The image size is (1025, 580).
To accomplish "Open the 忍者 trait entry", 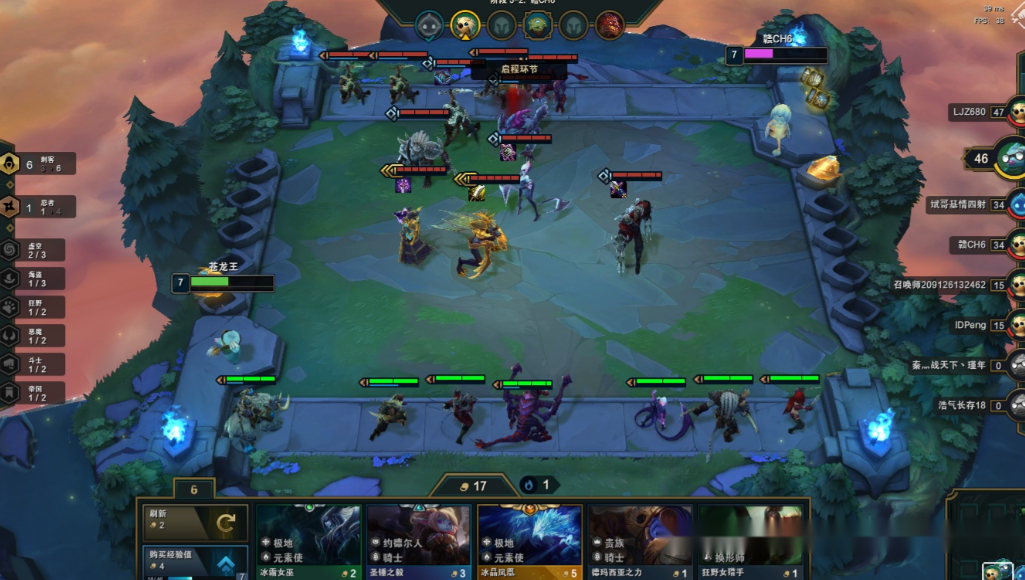I will pos(37,207).
